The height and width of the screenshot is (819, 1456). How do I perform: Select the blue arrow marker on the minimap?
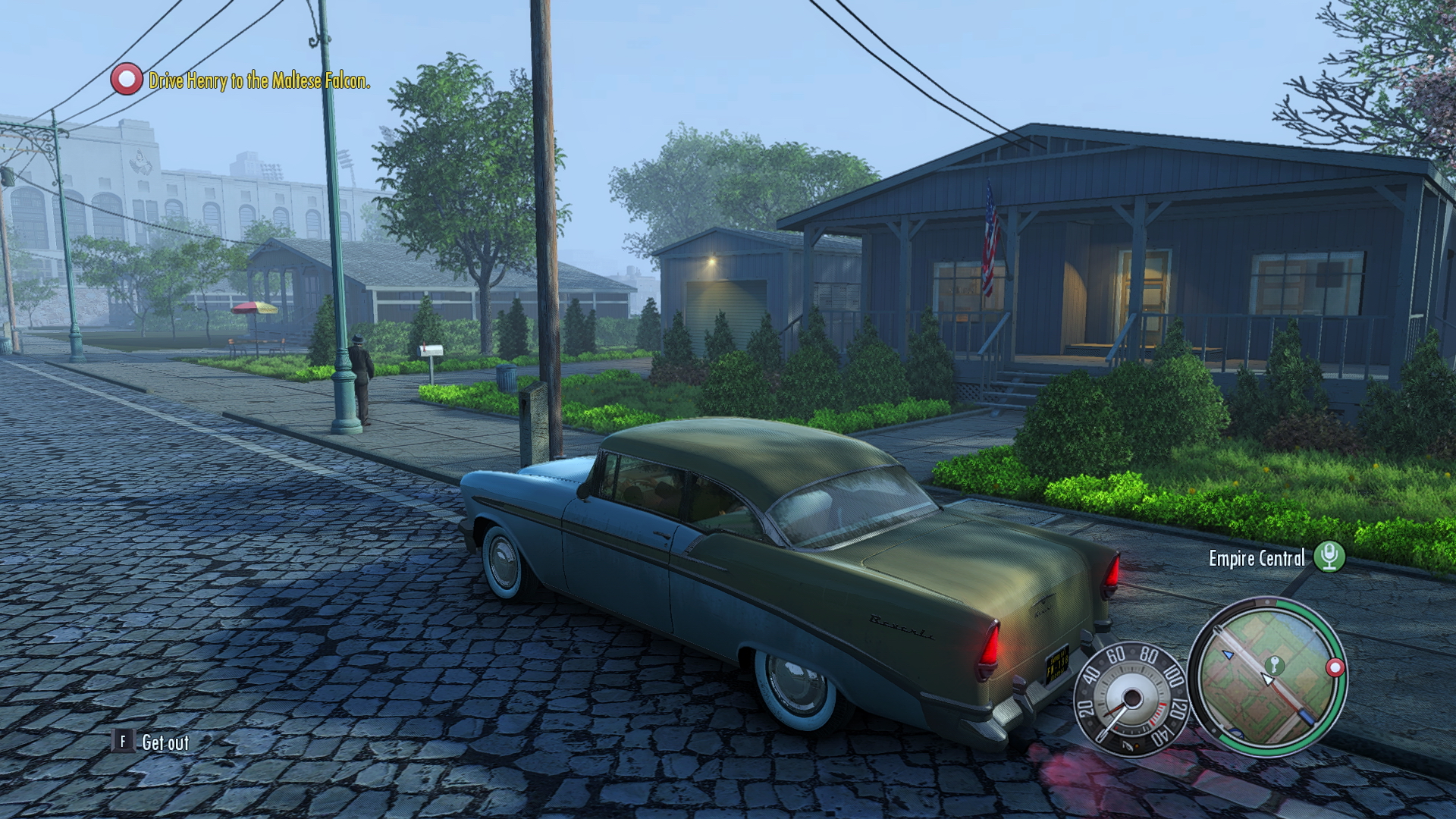pyautogui.click(x=1228, y=654)
